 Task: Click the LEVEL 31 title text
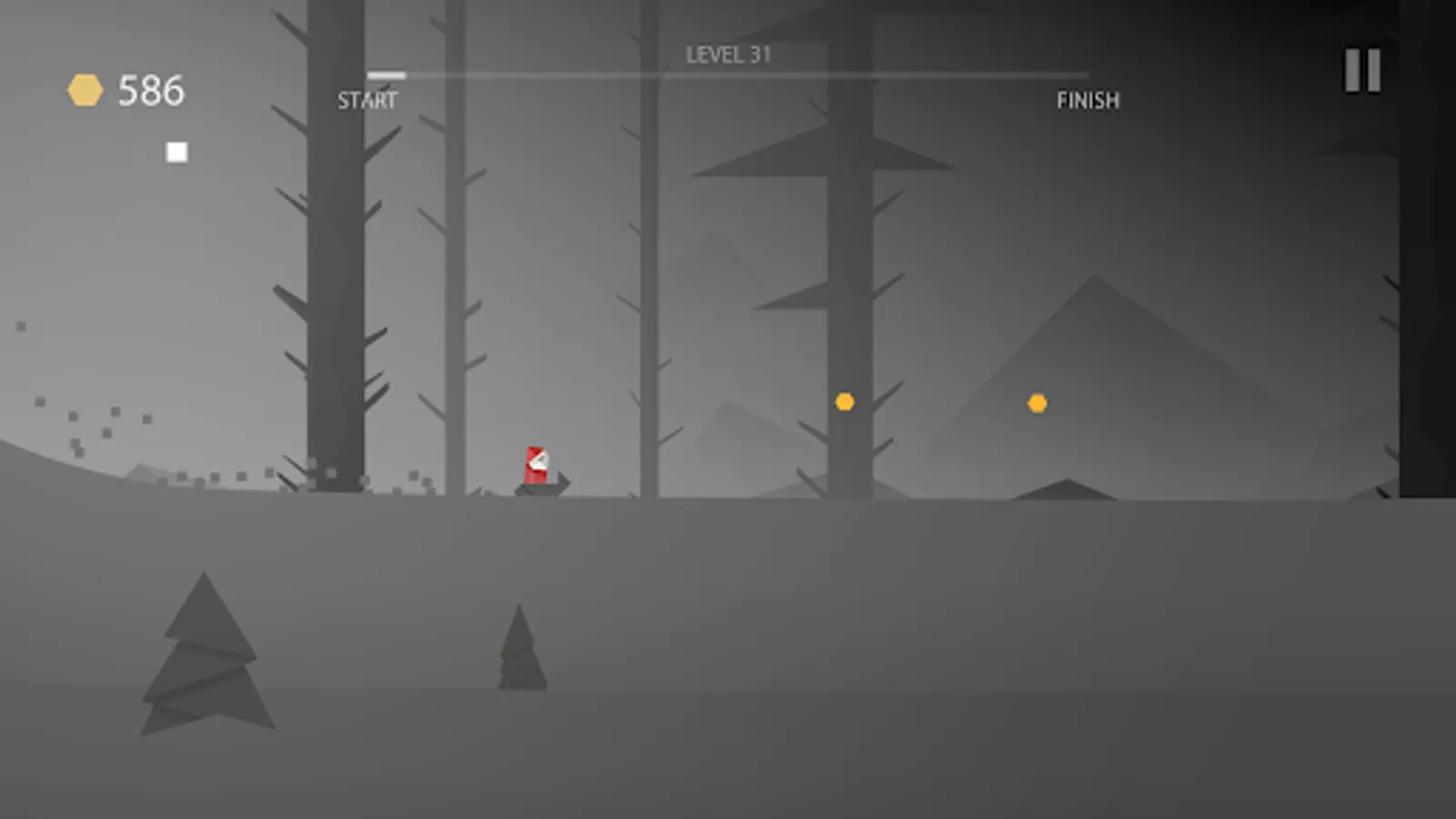click(x=727, y=54)
